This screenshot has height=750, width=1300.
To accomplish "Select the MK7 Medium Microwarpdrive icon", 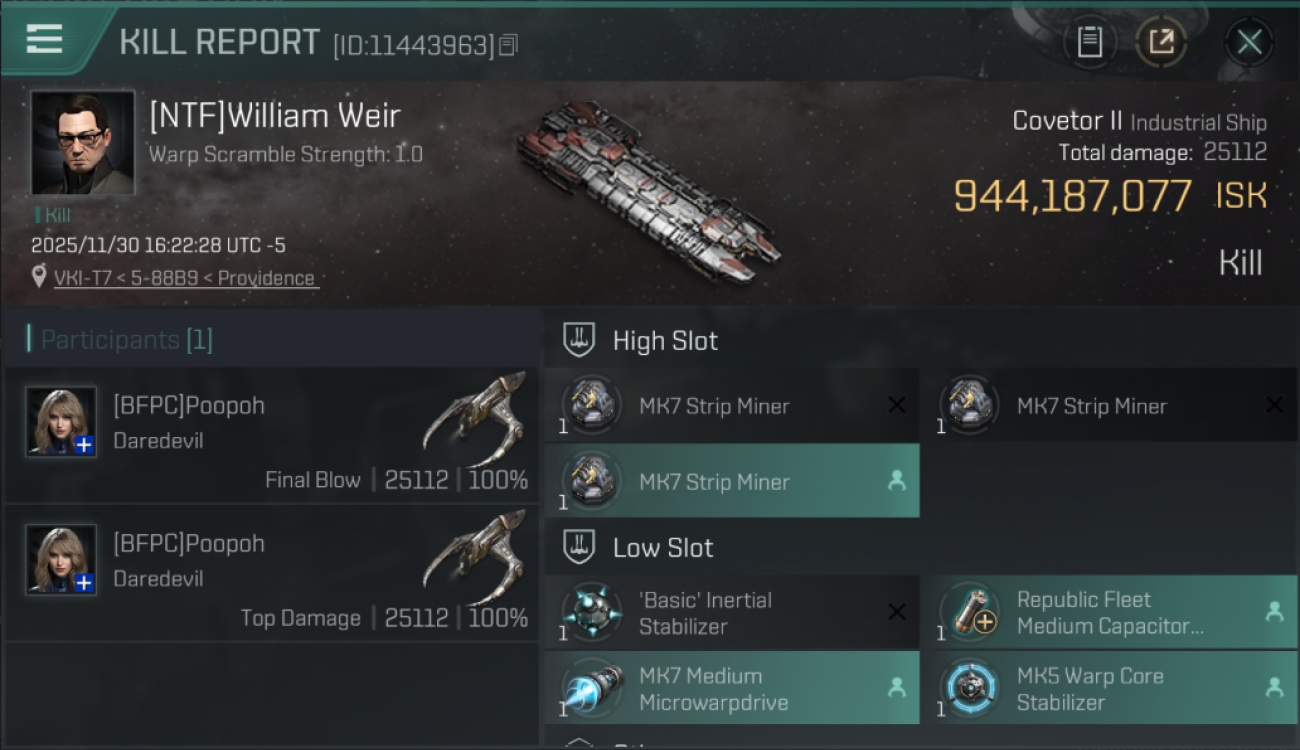I will coord(590,688).
